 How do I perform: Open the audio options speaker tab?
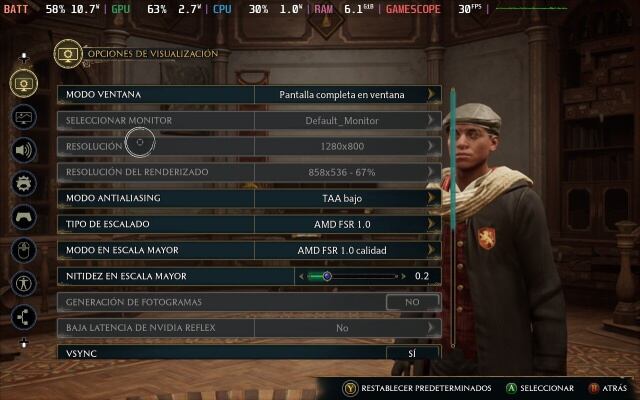24,150
